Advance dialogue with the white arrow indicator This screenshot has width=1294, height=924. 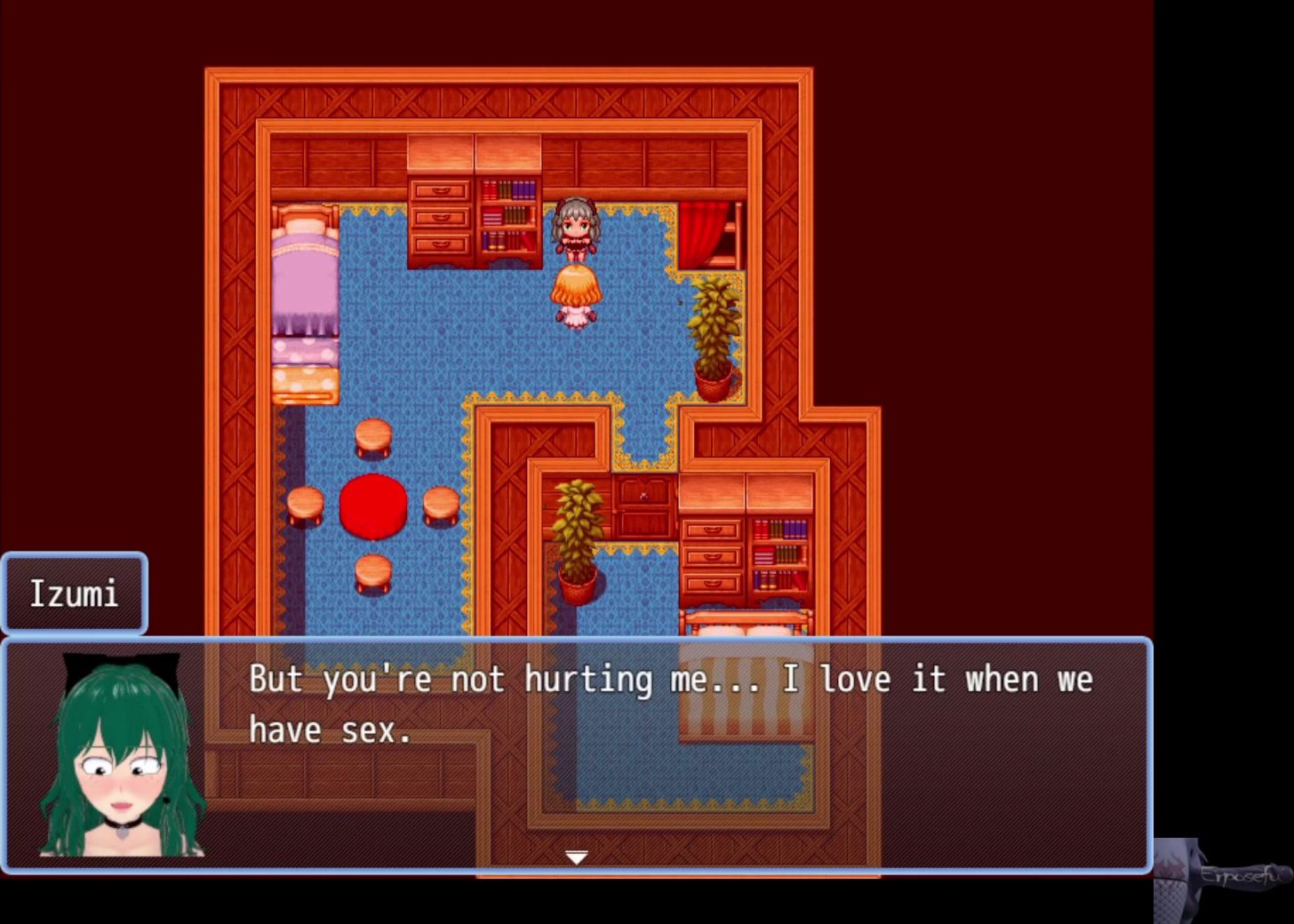coord(576,857)
